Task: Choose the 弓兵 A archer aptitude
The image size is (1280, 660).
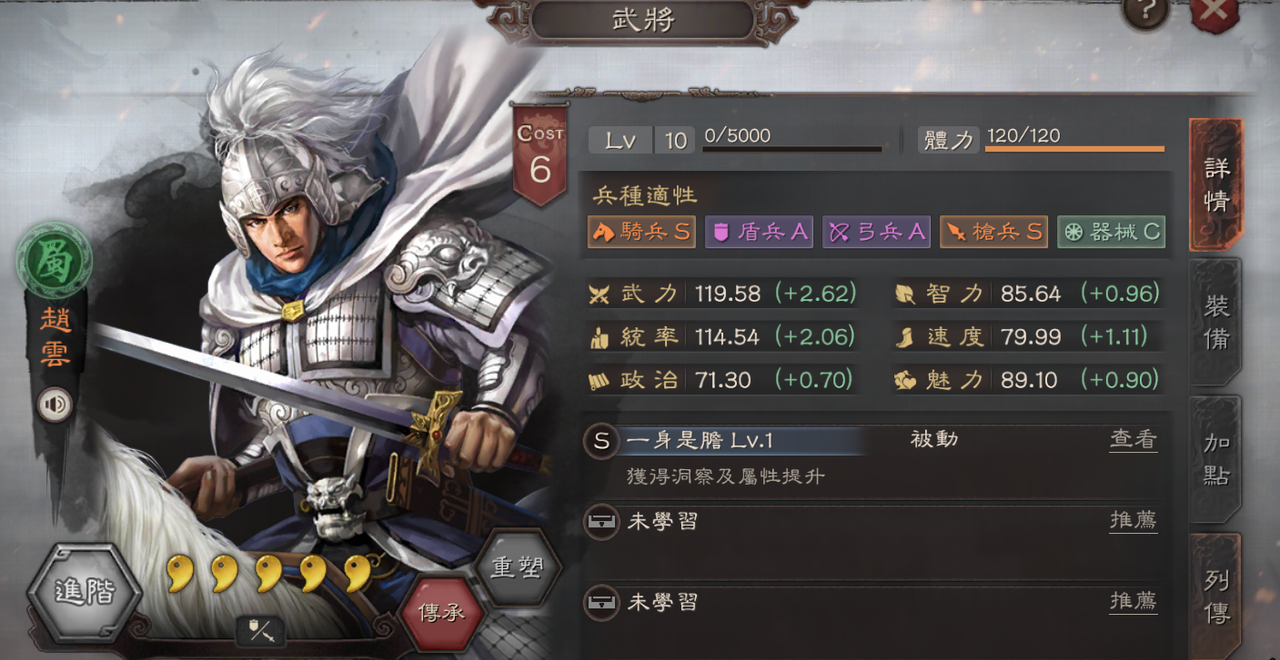Action: [877, 232]
